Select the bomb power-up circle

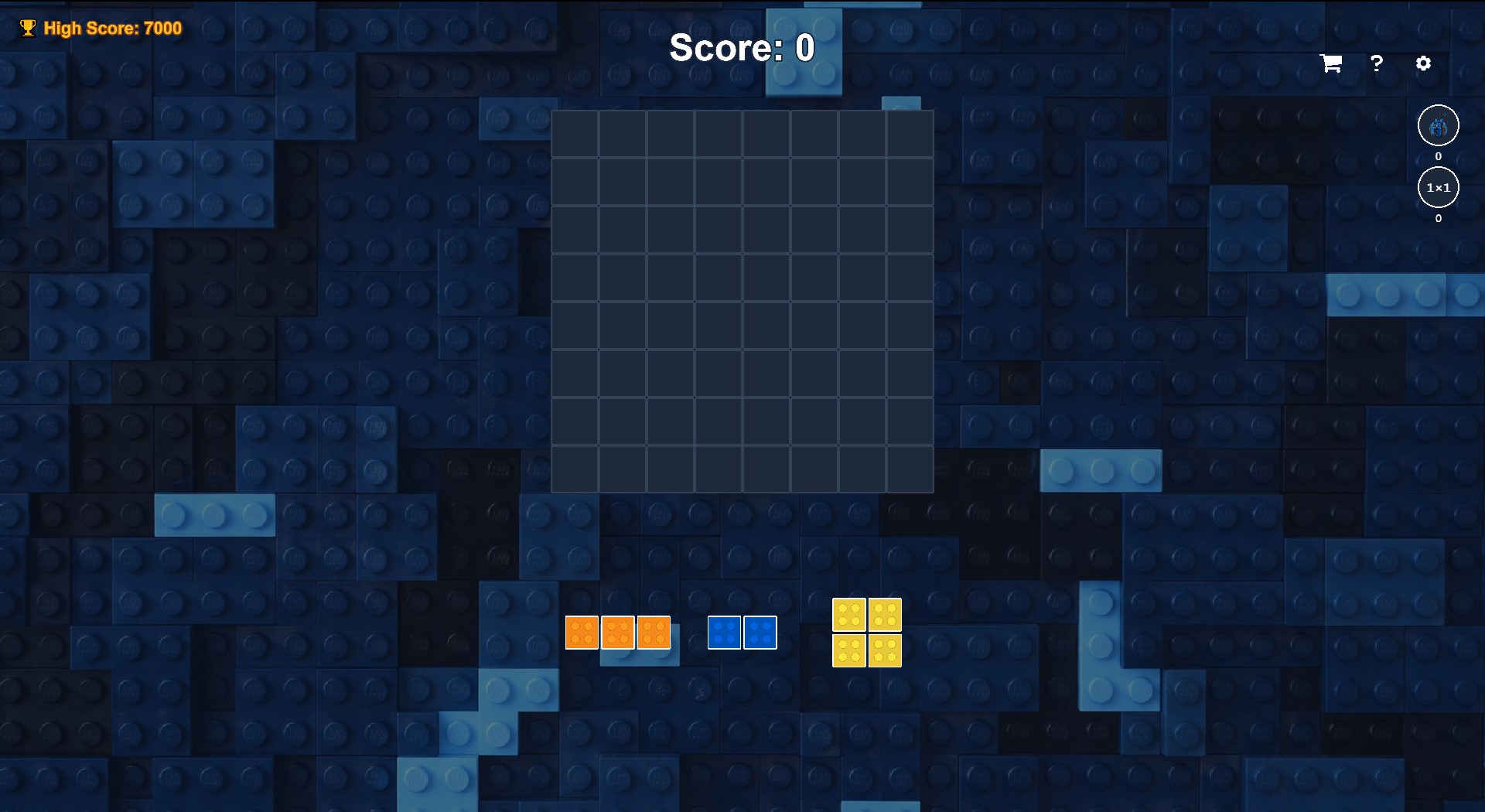[x=1438, y=125]
